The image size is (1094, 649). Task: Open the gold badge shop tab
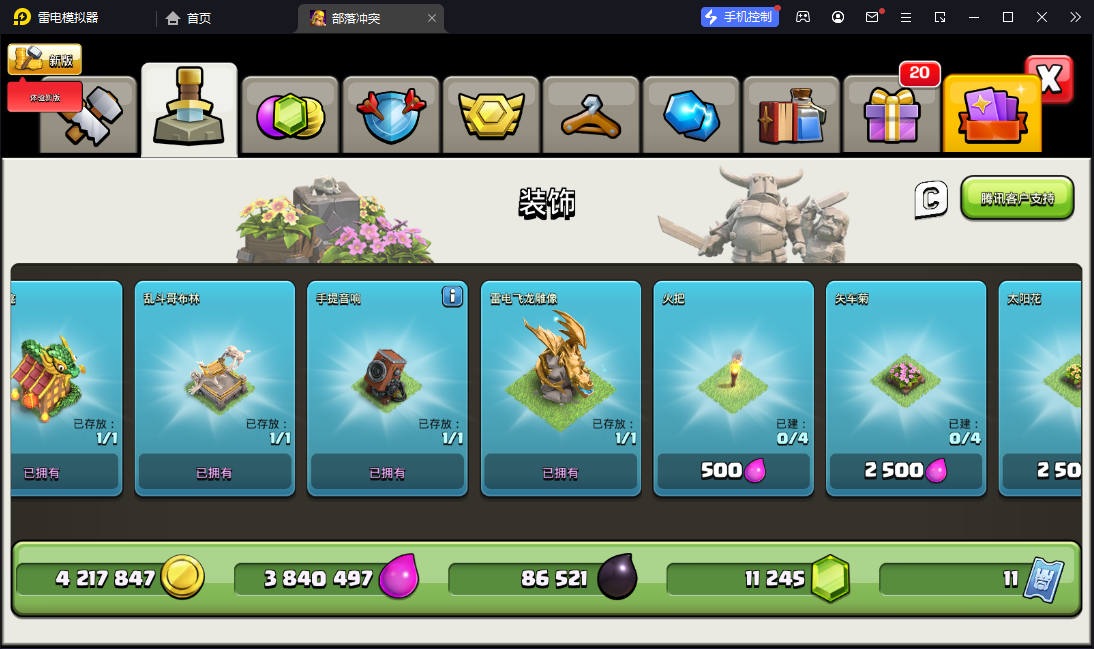tap(491, 116)
